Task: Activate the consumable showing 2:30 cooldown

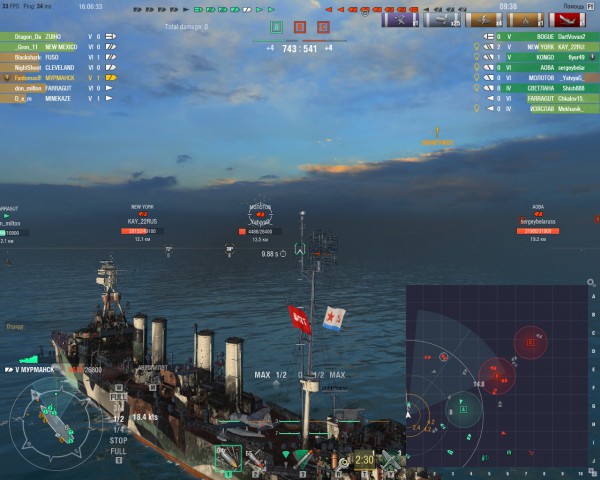Action: pos(364,459)
